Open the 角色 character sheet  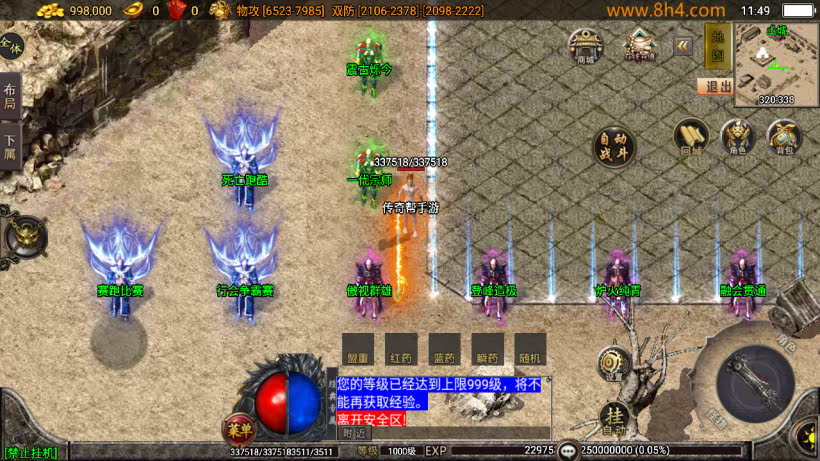738,138
